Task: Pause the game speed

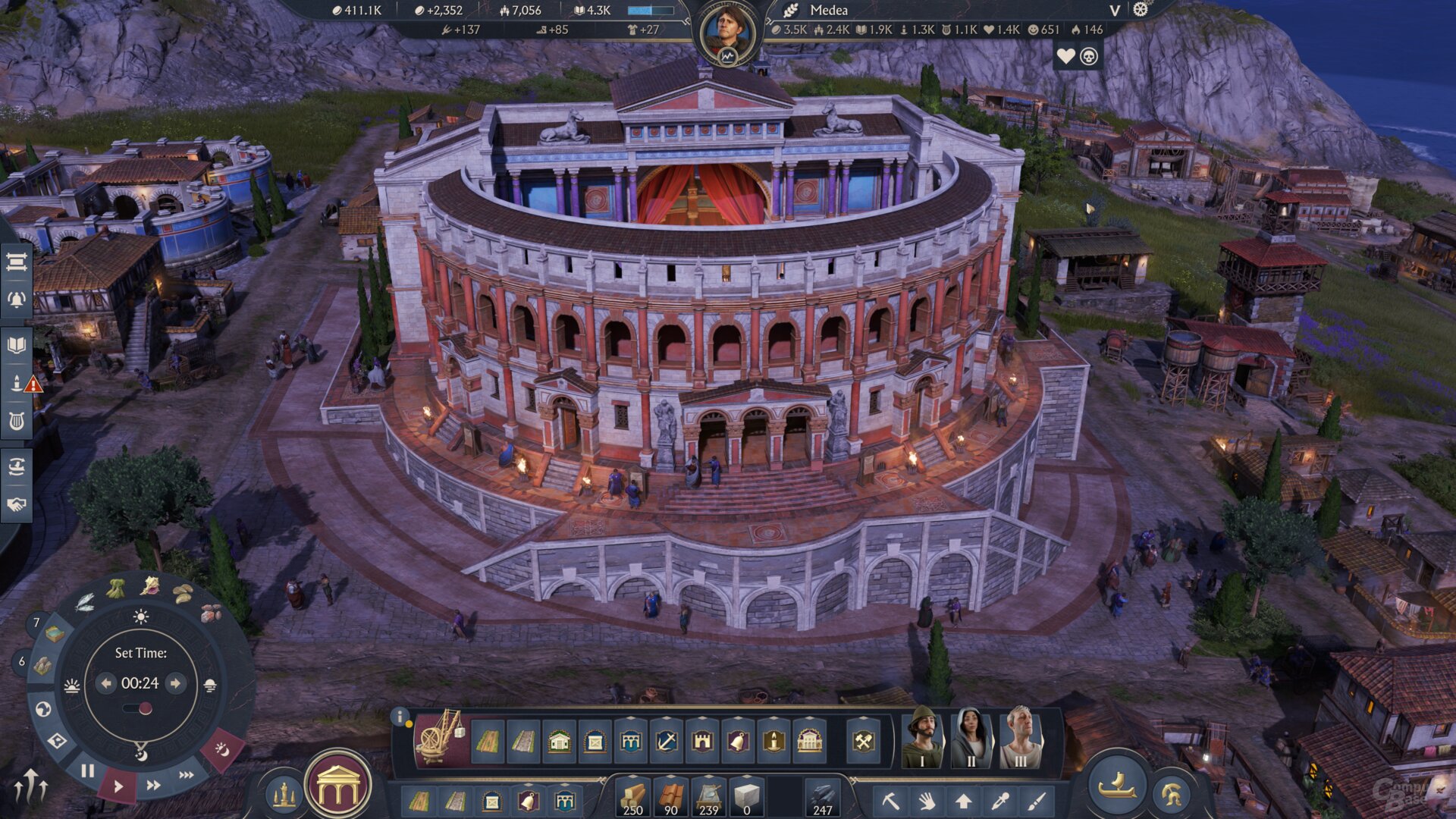Action: coord(88,771)
